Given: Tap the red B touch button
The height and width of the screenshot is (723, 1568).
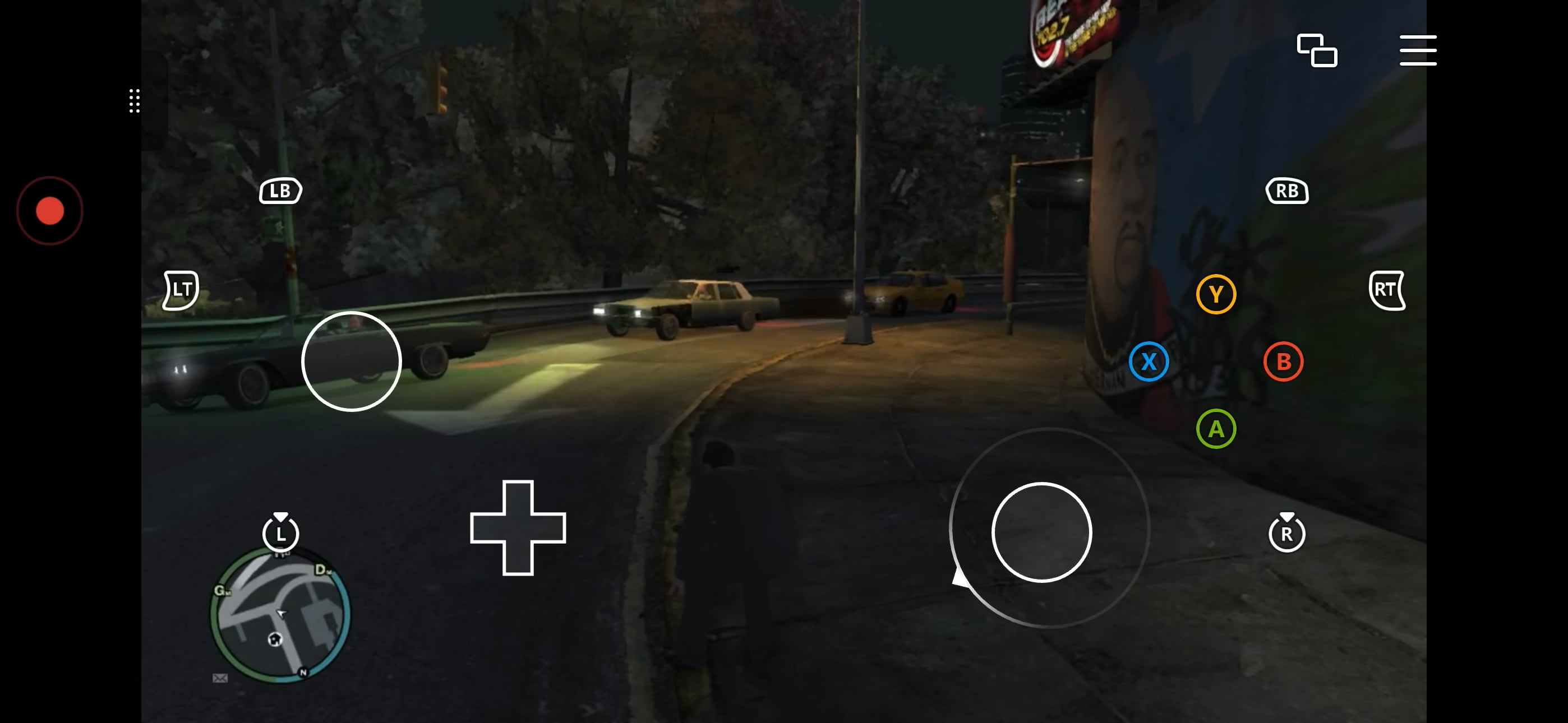Looking at the screenshot, I should (1283, 361).
